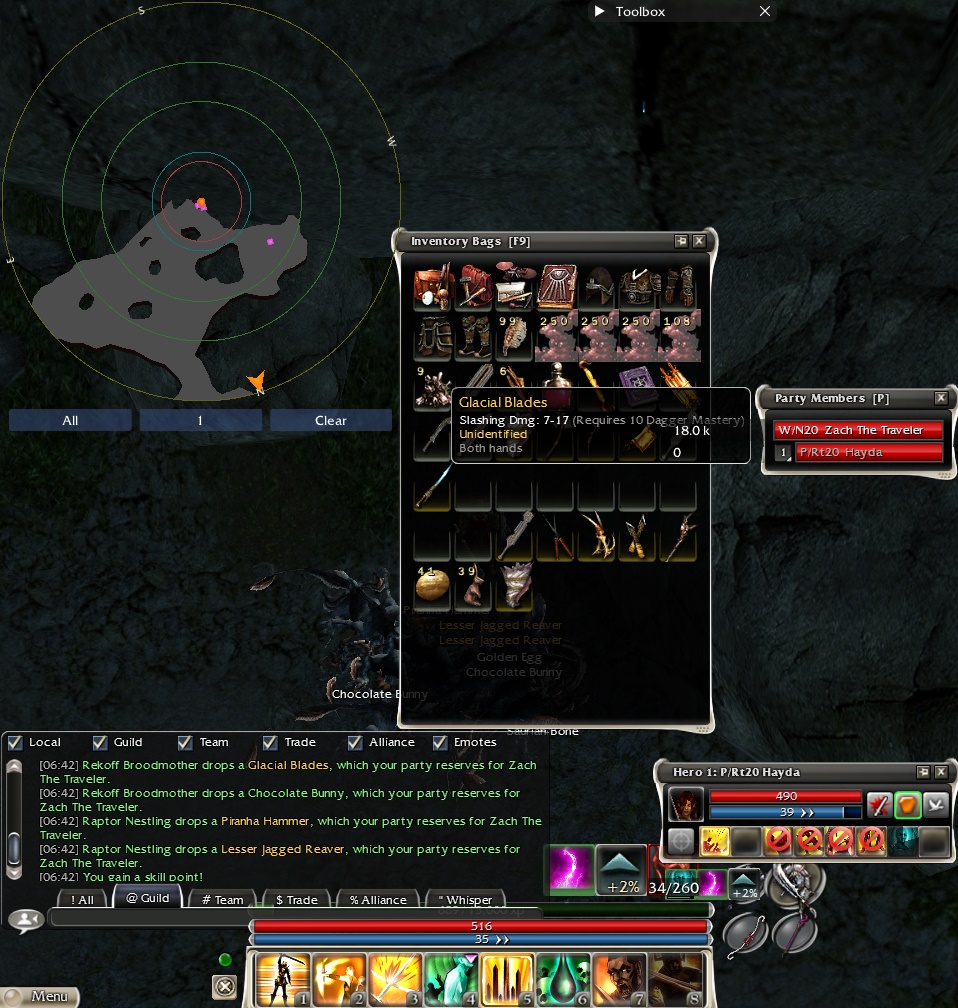Screen dimensions: 958x1008
Task: Close the Inventory Bags window
Action: tap(699, 241)
